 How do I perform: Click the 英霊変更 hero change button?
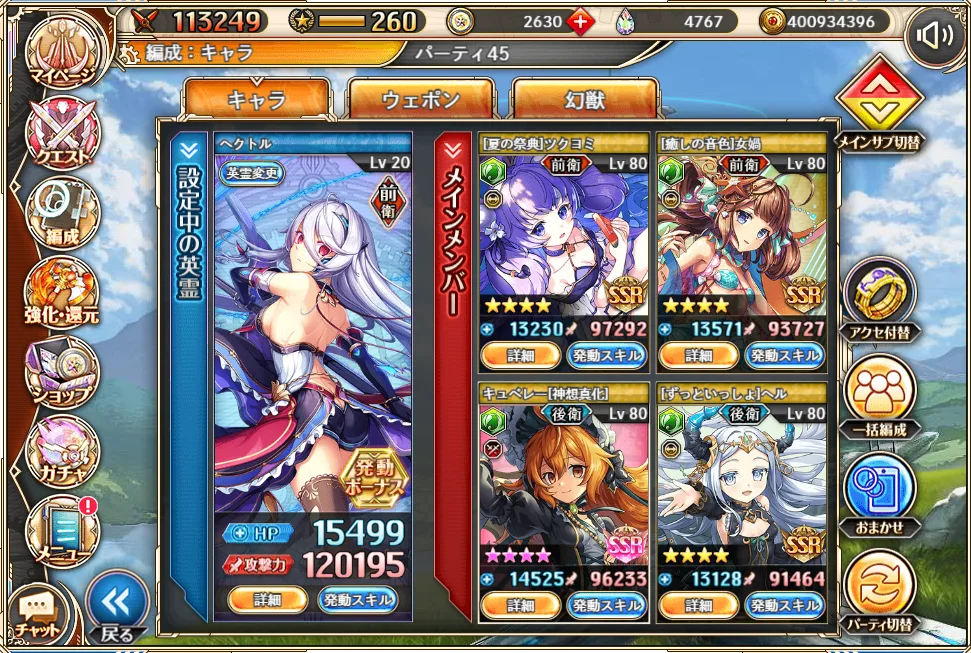tap(253, 172)
